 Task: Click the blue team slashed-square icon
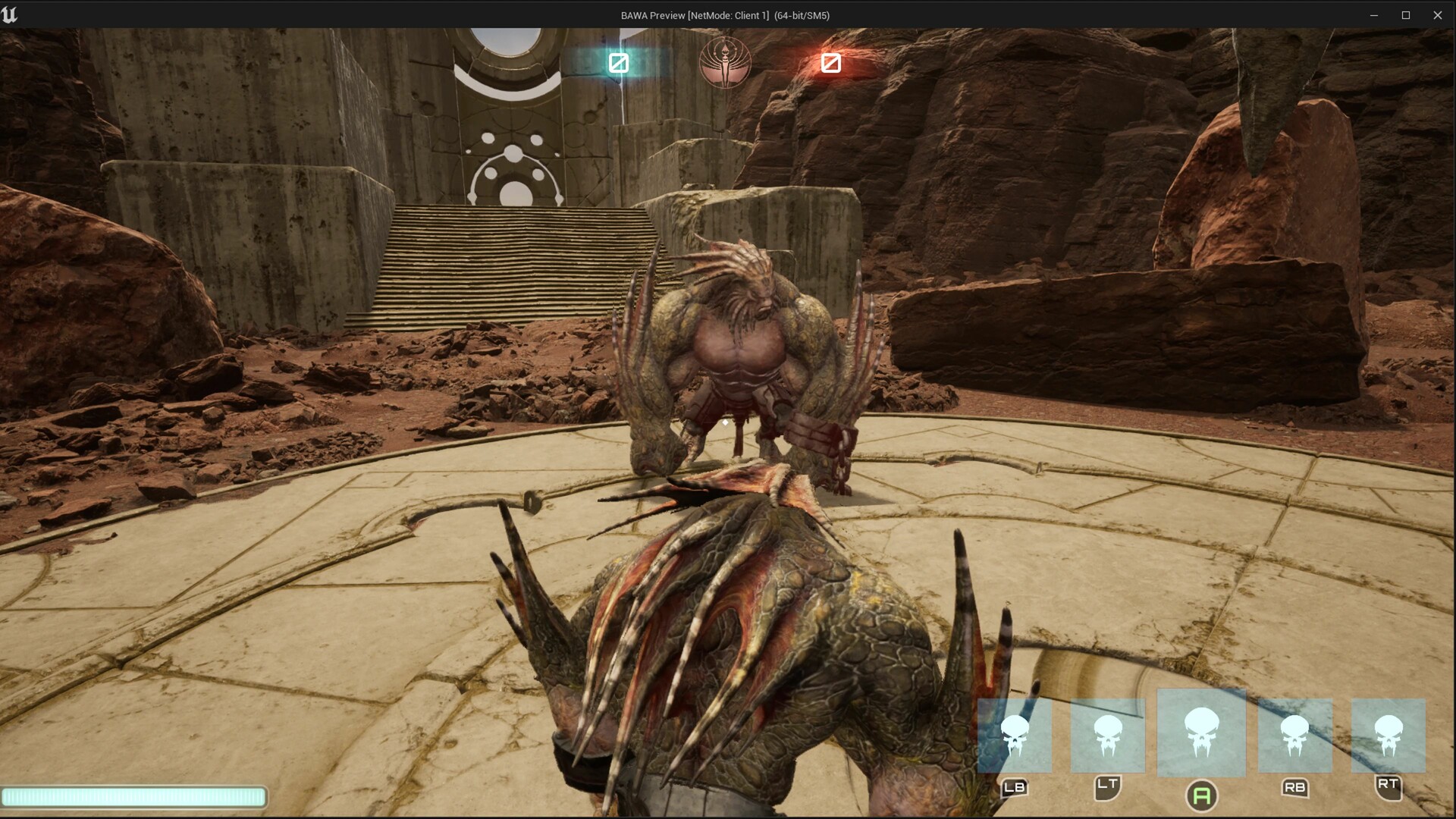619,63
